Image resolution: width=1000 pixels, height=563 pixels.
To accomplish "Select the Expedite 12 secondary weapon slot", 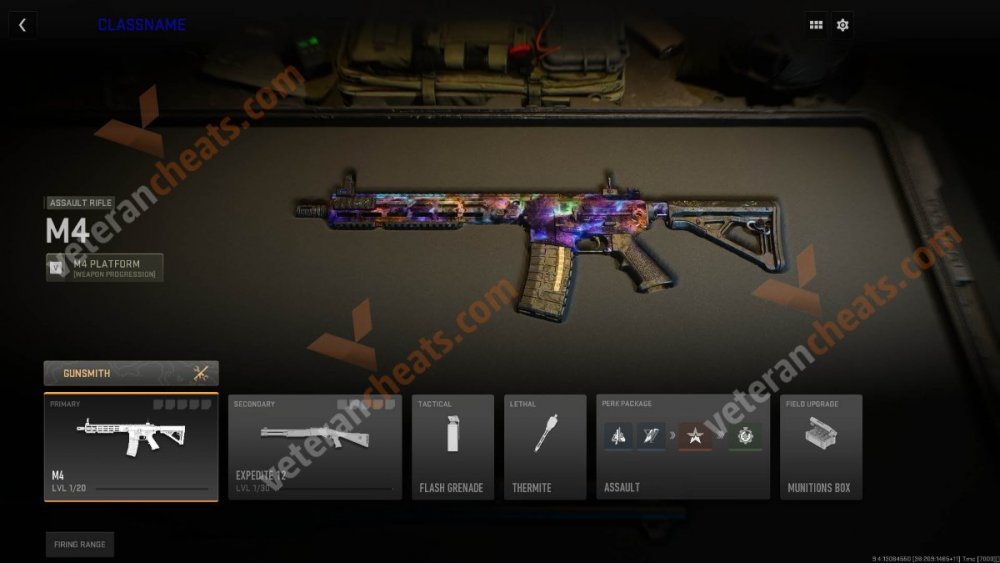I will coord(315,446).
